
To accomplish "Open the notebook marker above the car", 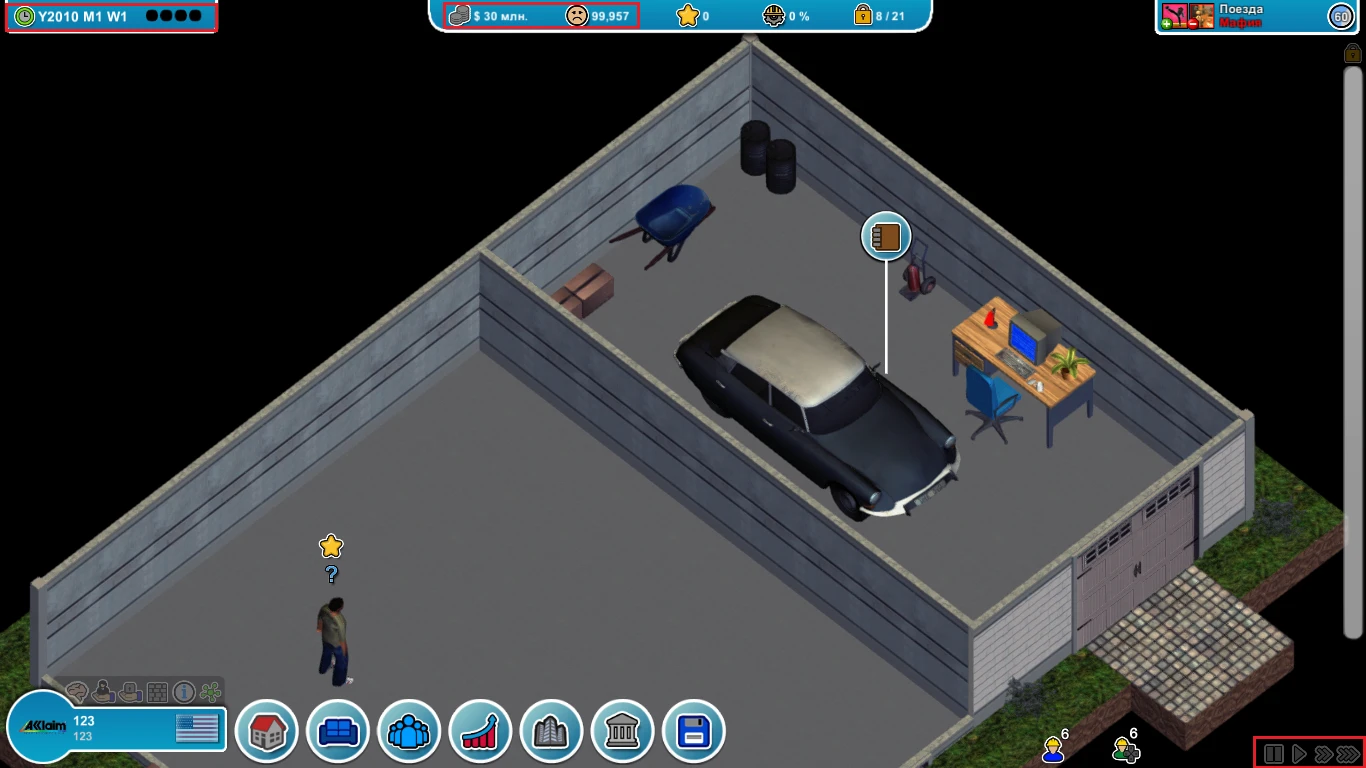I will point(885,237).
